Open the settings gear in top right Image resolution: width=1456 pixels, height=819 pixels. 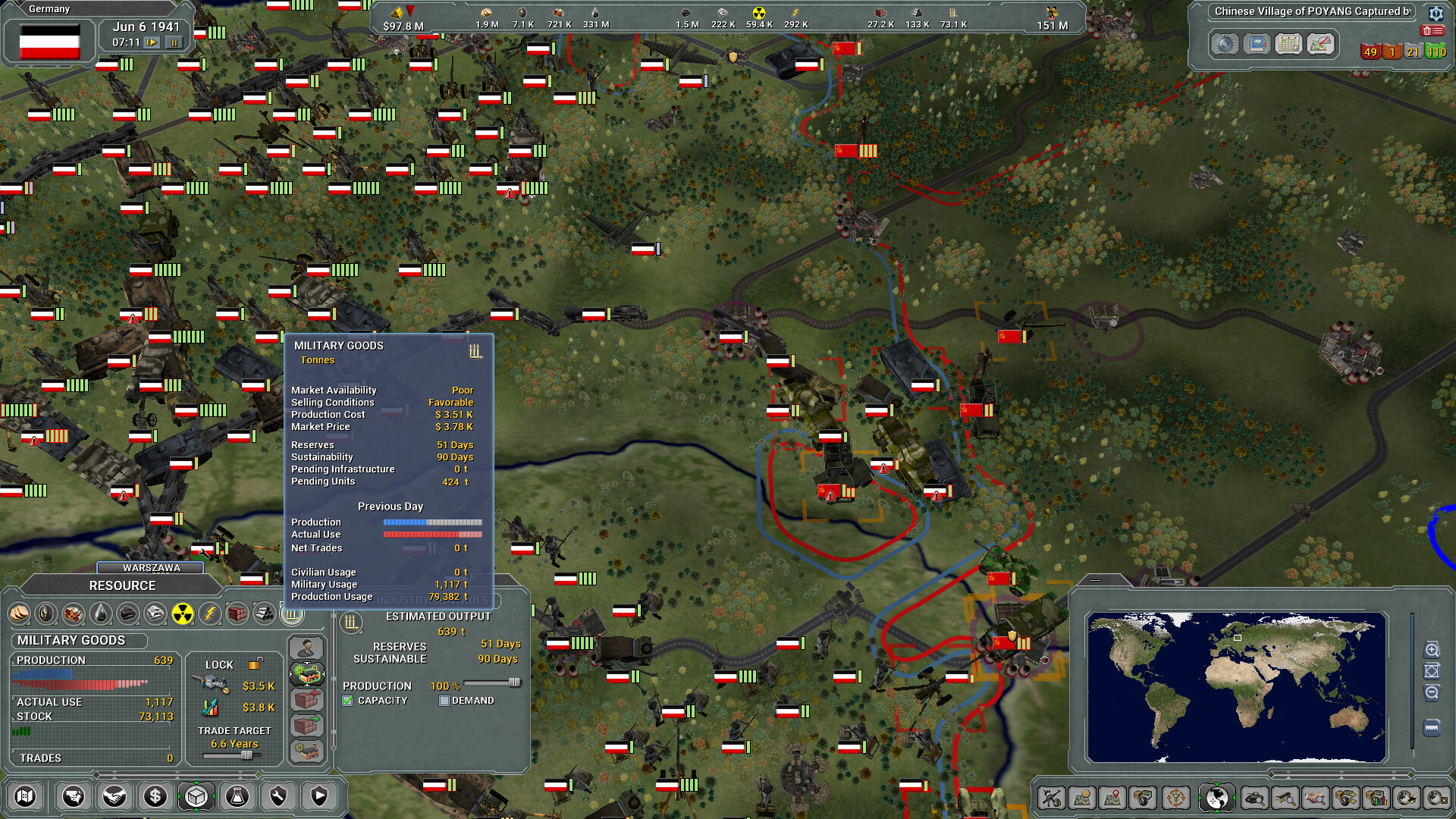coord(1437,14)
